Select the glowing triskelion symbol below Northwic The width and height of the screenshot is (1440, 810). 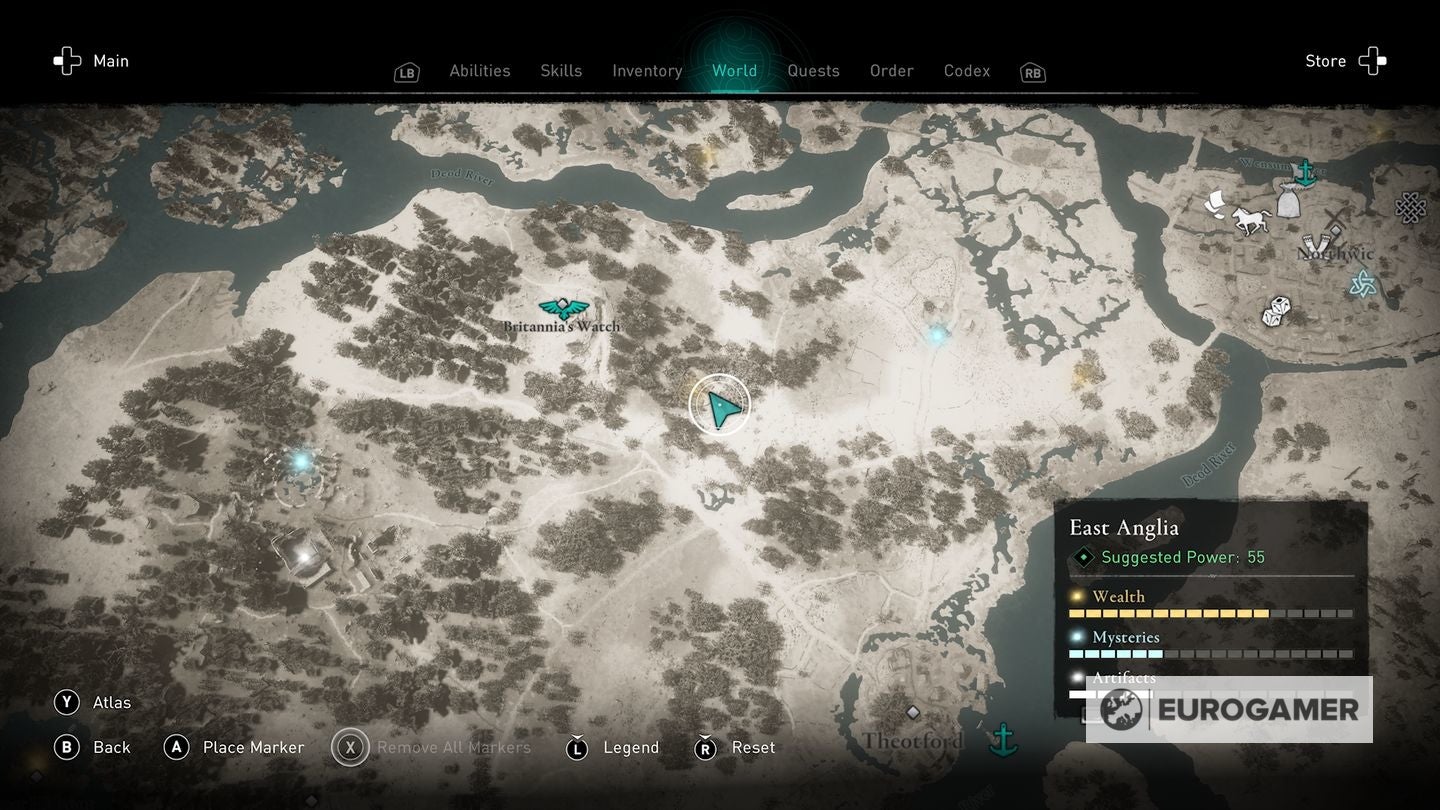click(x=1363, y=281)
